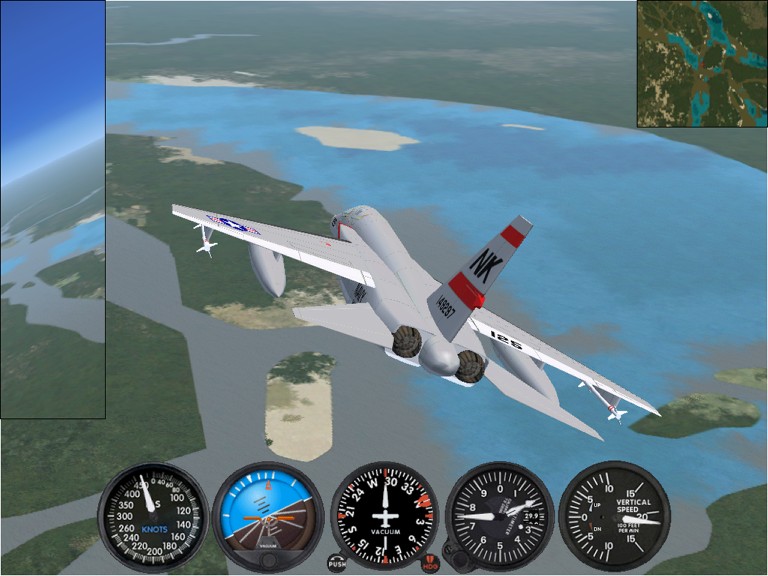Click the airspeed indicator gauge in knots
This screenshot has width=768, height=576.
pyautogui.click(x=152, y=516)
